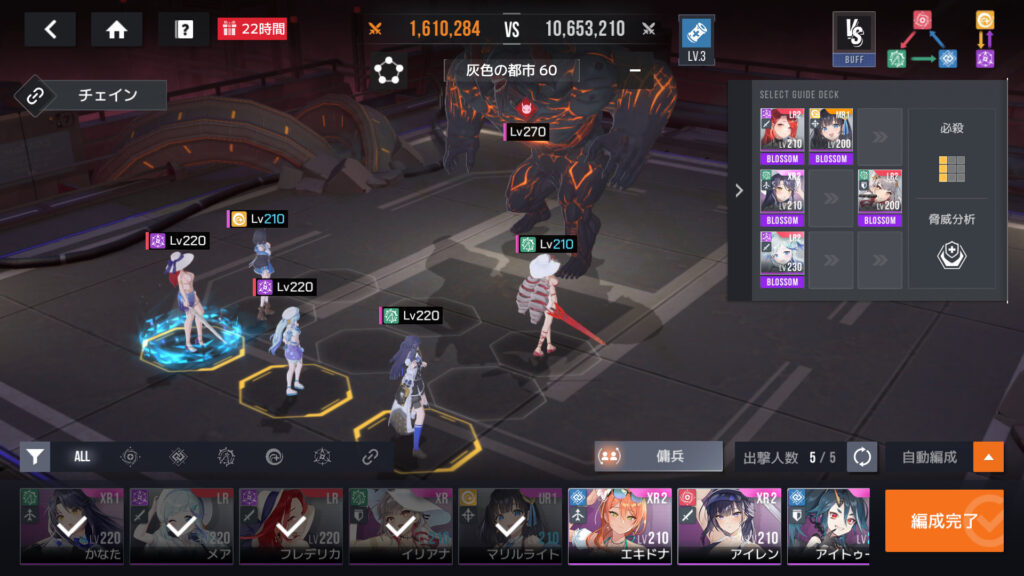Return to the home screen
The width and height of the screenshot is (1024, 576).
pos(116,30)
